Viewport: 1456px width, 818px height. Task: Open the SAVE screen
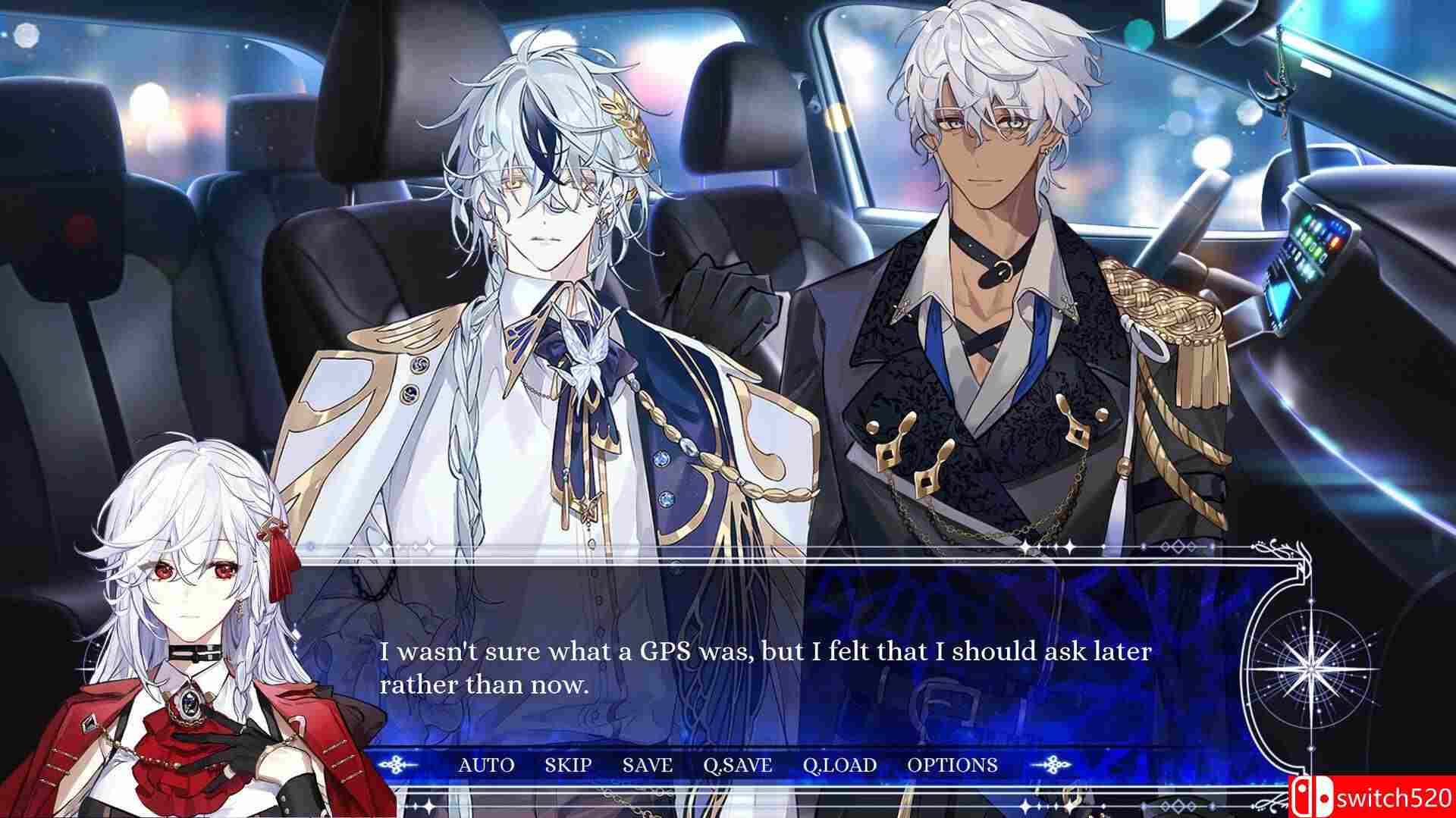tap(648, 766)
